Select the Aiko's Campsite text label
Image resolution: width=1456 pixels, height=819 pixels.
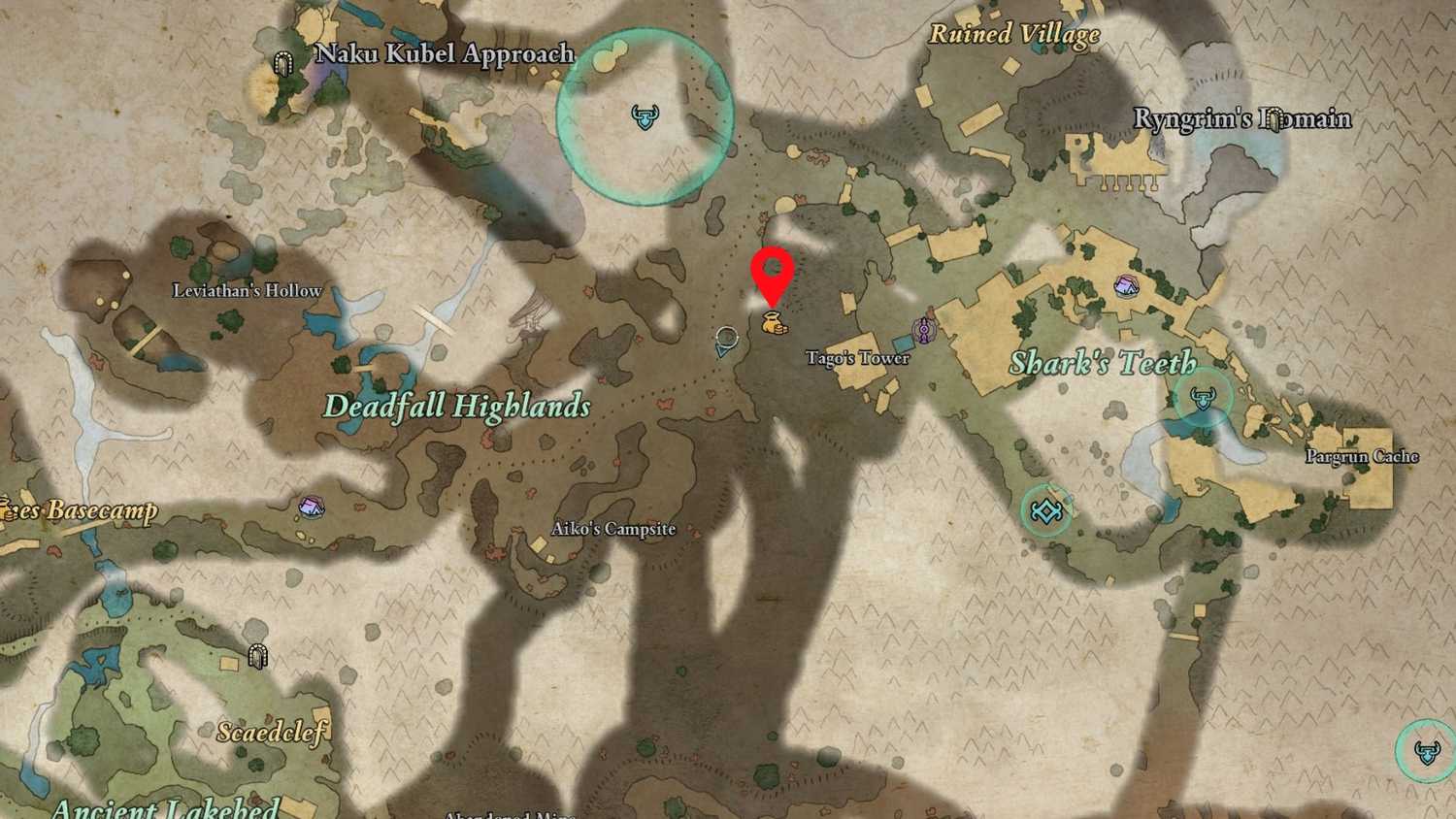tap(612, 529)
